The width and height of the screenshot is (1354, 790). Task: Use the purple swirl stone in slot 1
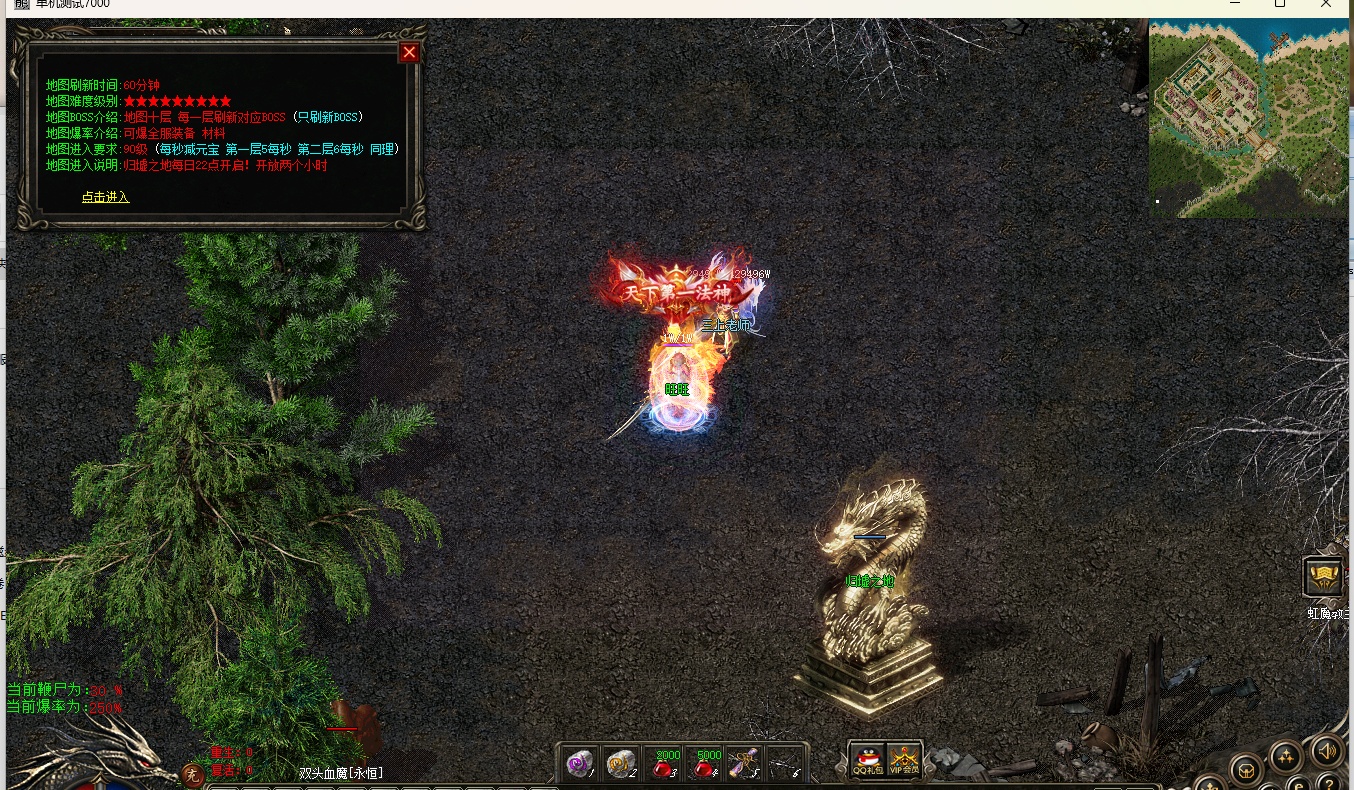point(579,764)
